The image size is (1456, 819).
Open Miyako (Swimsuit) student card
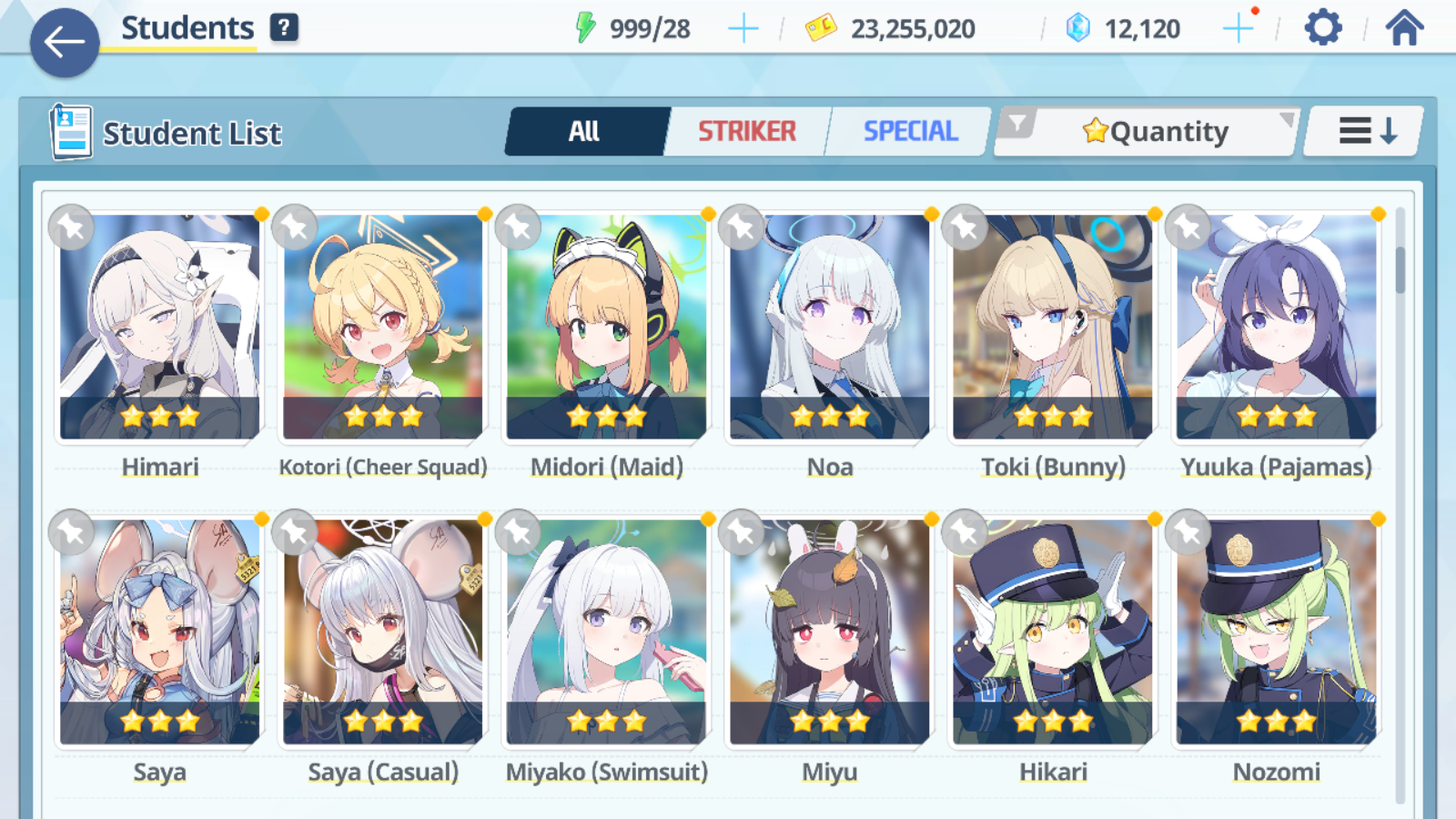pos(606,632)
